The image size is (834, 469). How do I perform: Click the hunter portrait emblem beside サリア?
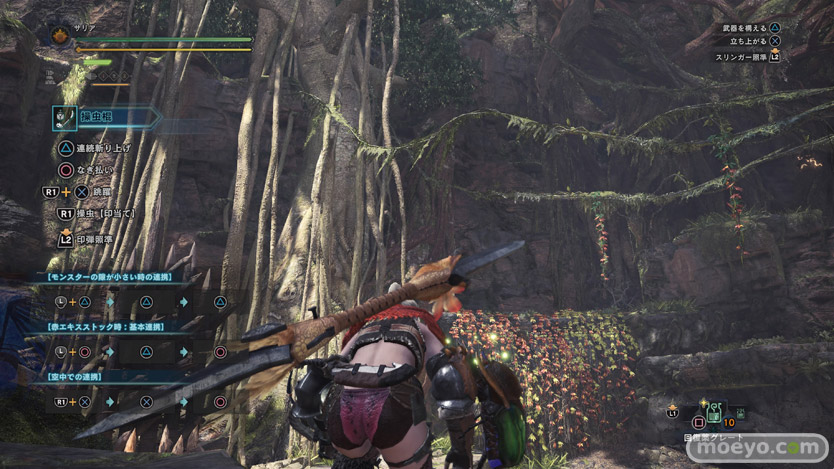coord(59,35)
